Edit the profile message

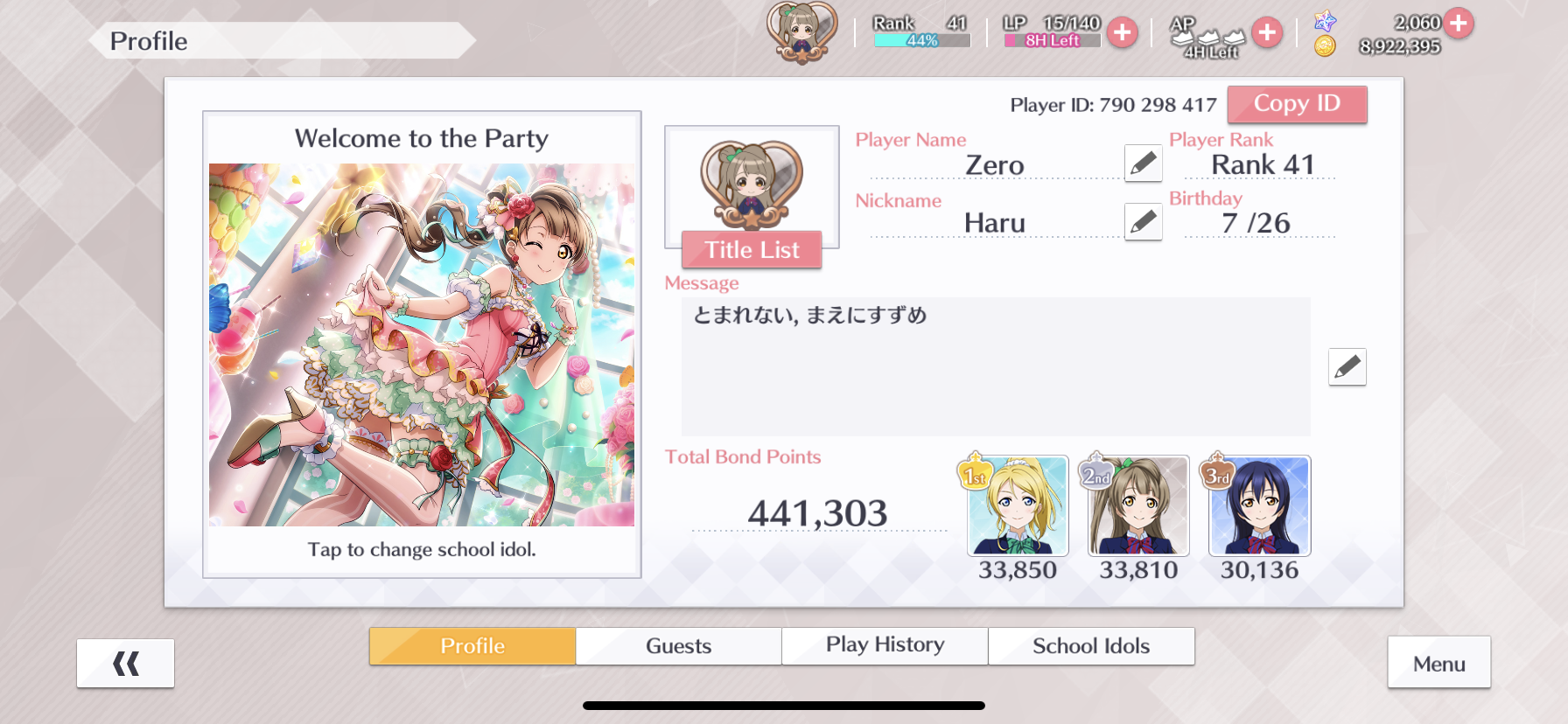point(1347,367)
